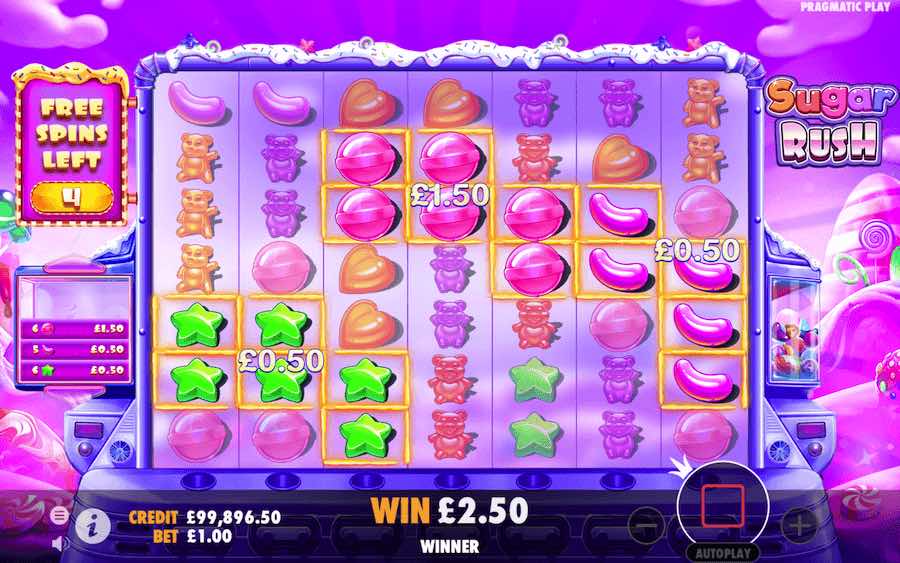The width and height of the screenshot is (900, 563).
Task: Decrease the bet with the minus button
Action: [x=647, y=523]
